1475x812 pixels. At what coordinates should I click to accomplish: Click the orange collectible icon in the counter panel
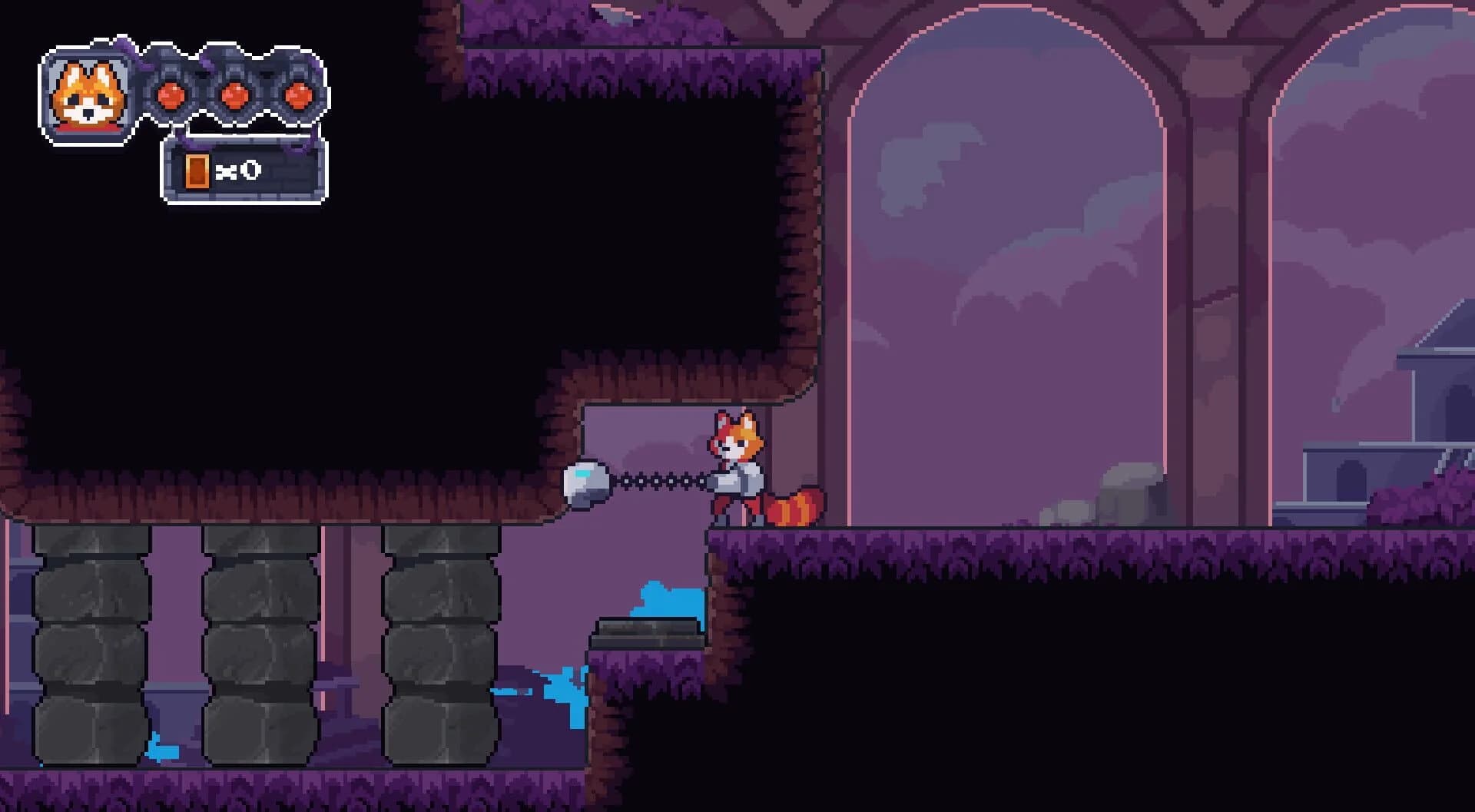[x=198, y=171]
